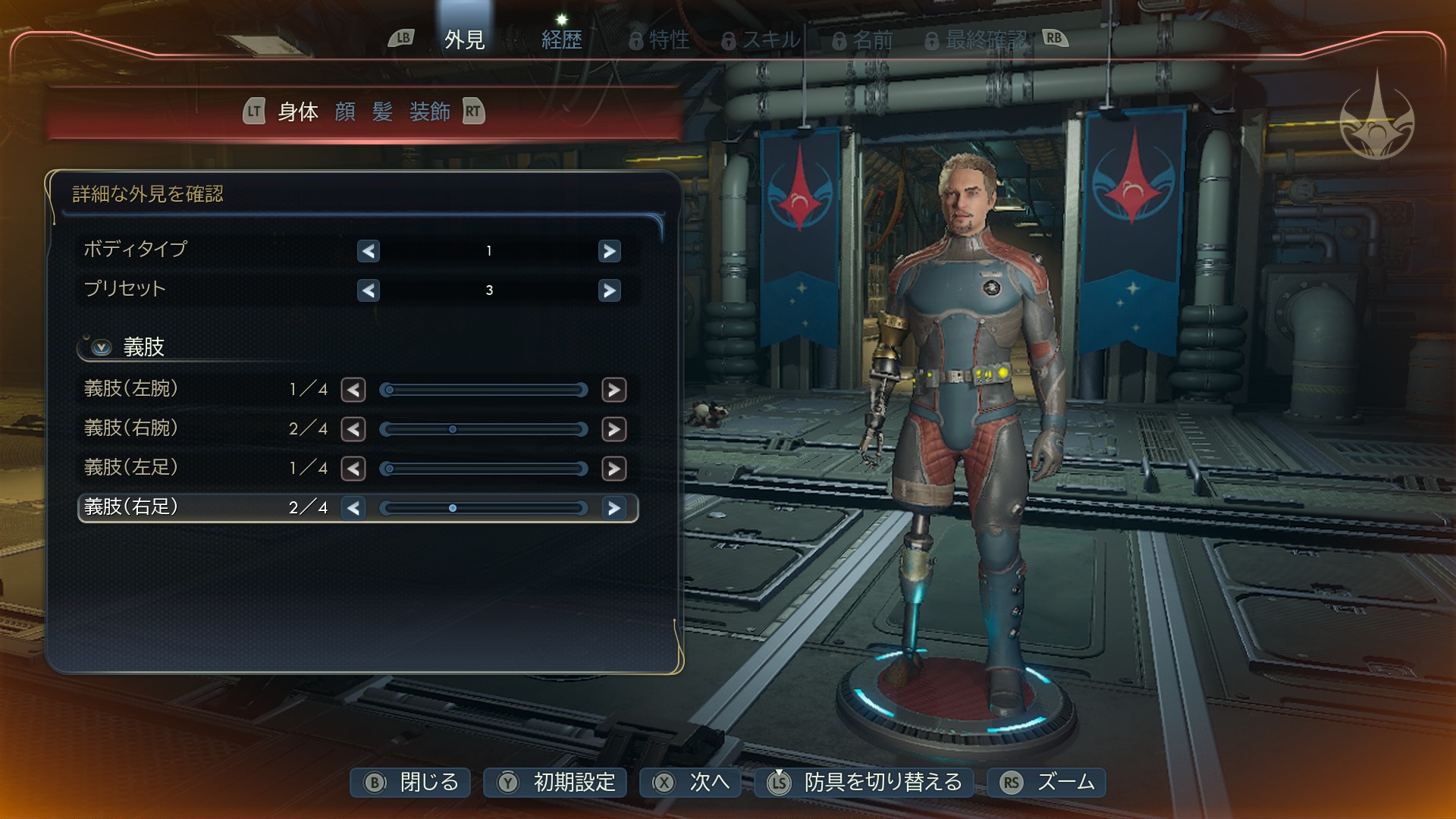The width and height of the screenshot is (1456, 819).
Task: Select the 顔 sub-tab
Action: pyautogui.click(x=345, y=112)
